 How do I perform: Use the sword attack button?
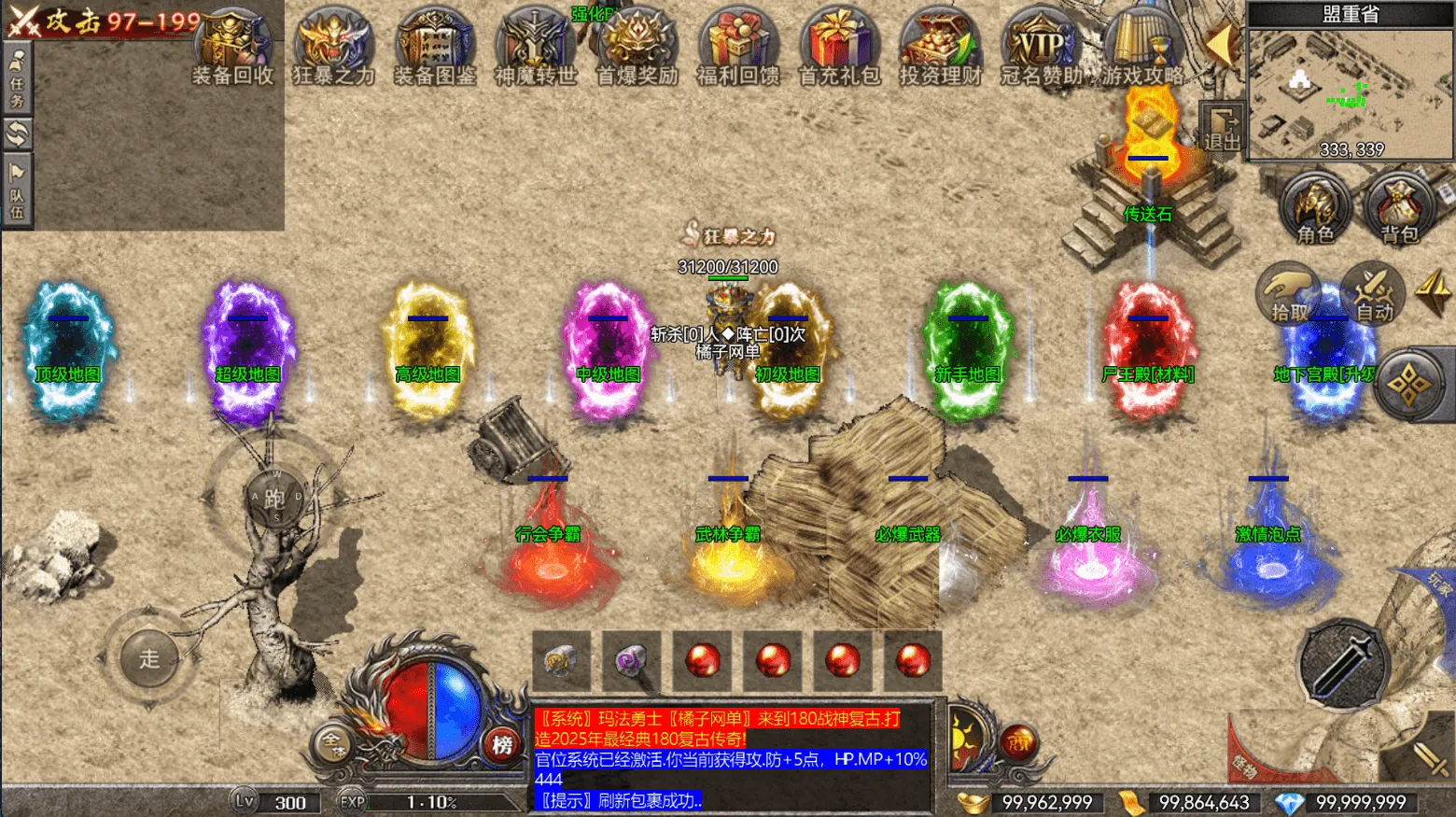coord(1344,665)
